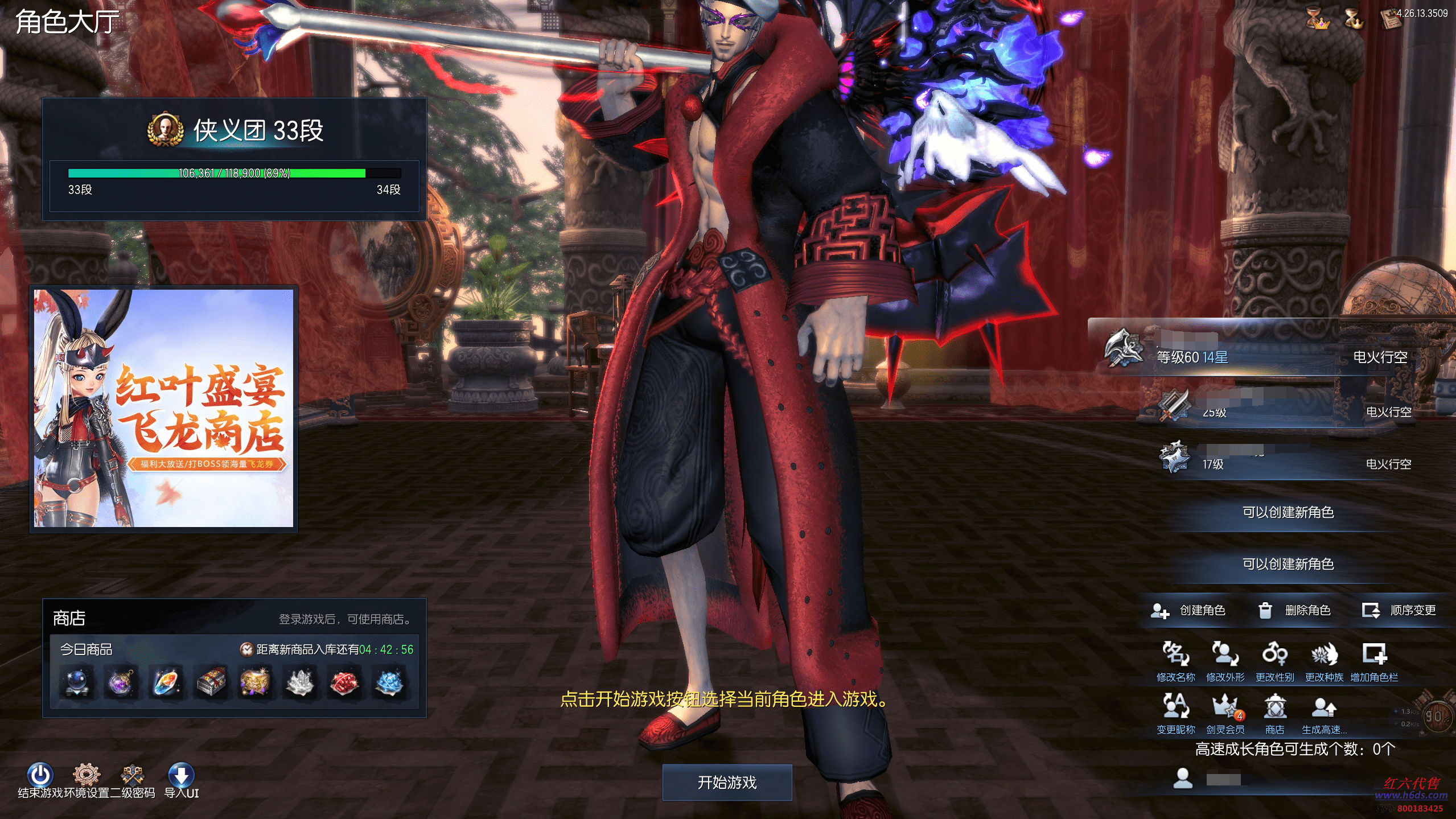This screenshot has width=1456, height=819.
Task: Choose the level 25 character row
Action: (1281, 407)
